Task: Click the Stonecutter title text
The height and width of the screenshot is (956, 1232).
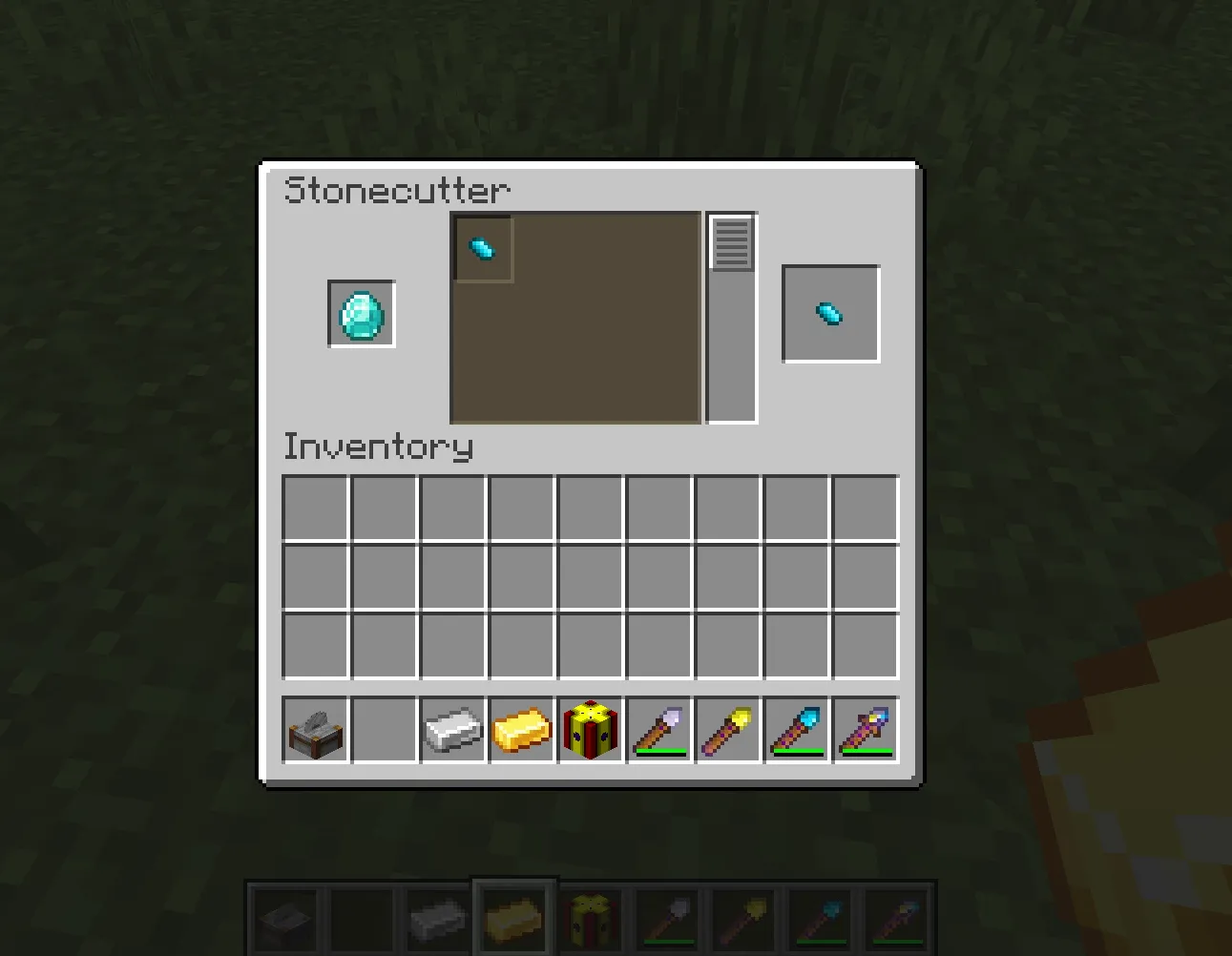Action: pyautogui.click(x=399, y=191)
